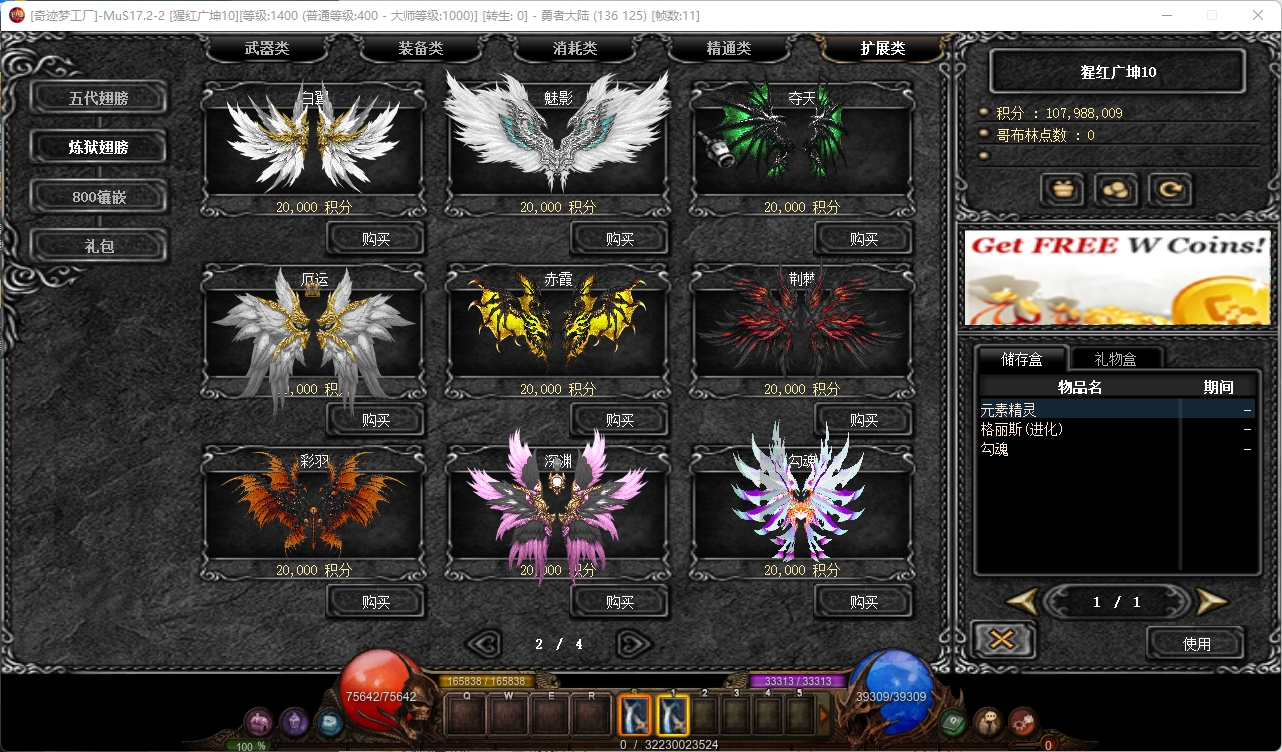Buy the orange 彩羽 wings
The width and height of the screenshot is (1282, 752).
(x=376, y=602)
